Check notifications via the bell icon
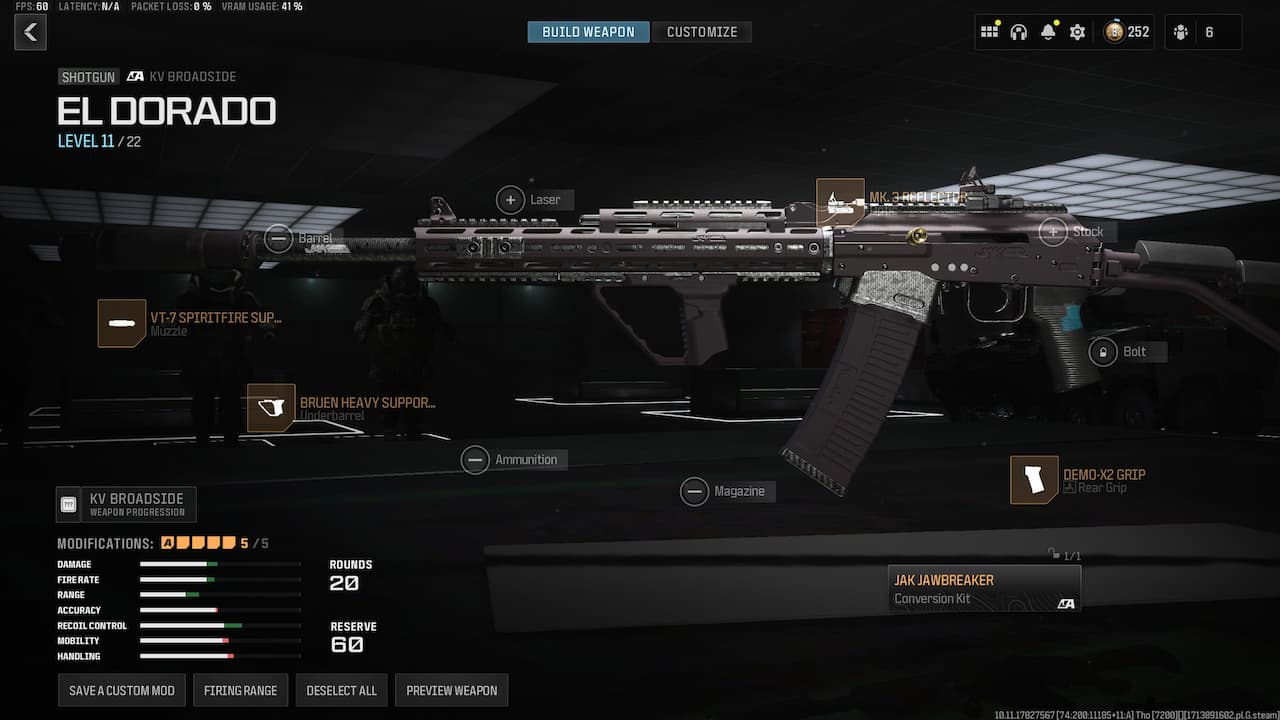This screenshot has height=720, width=1280. tap(1048, 31)
